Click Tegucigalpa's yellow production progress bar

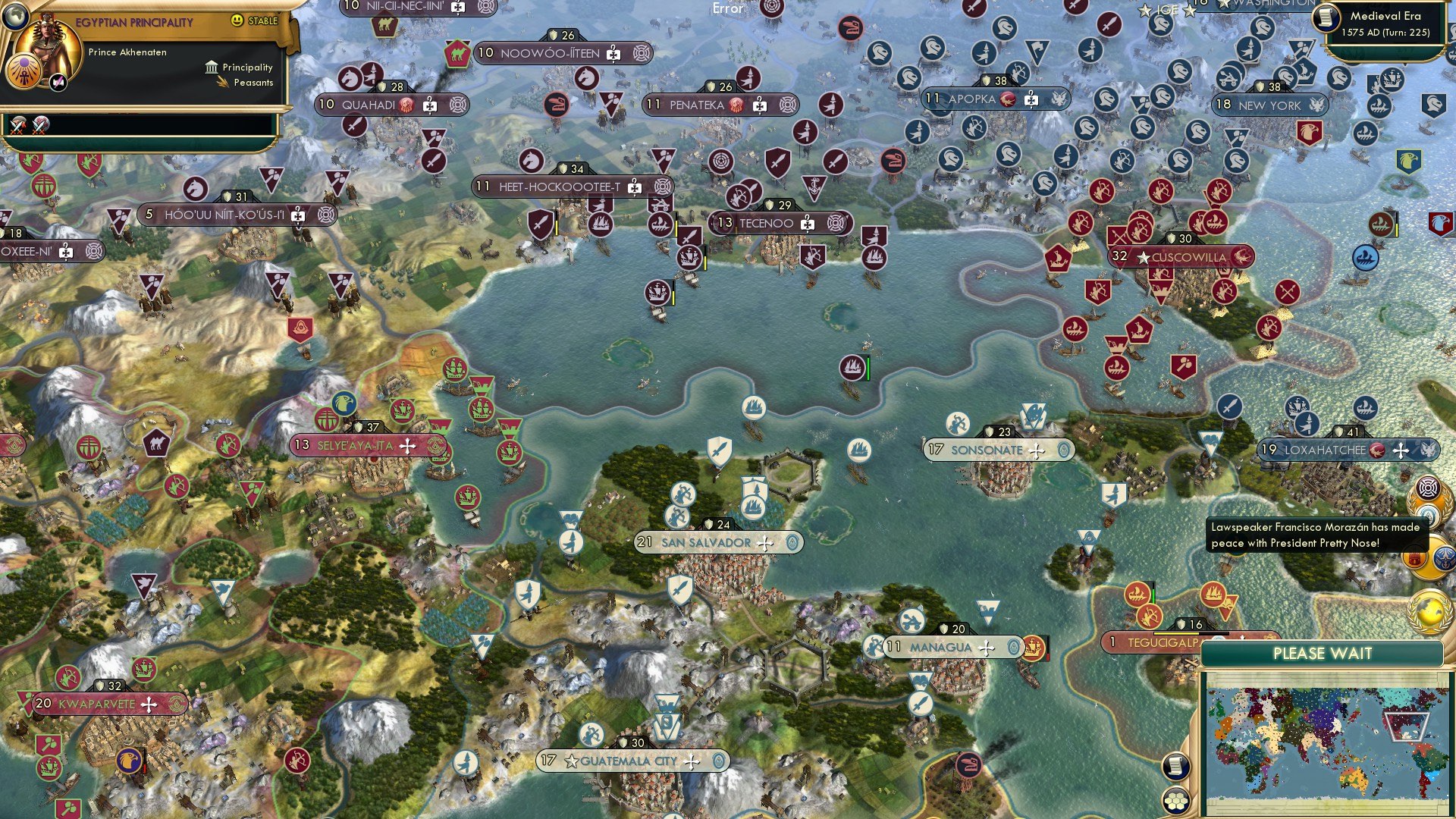1176,633
